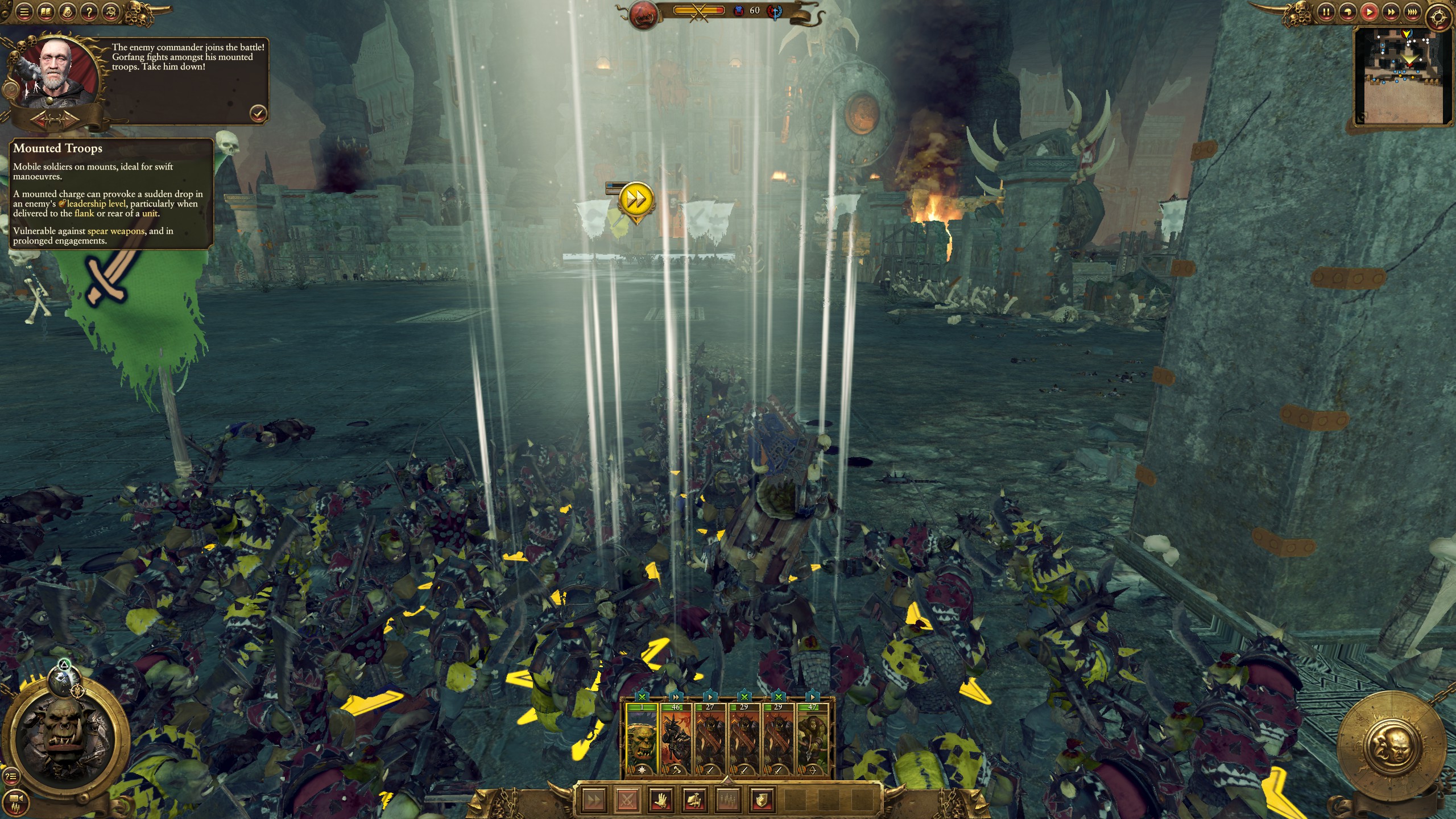Click the halt order hand button

(661, 800)
